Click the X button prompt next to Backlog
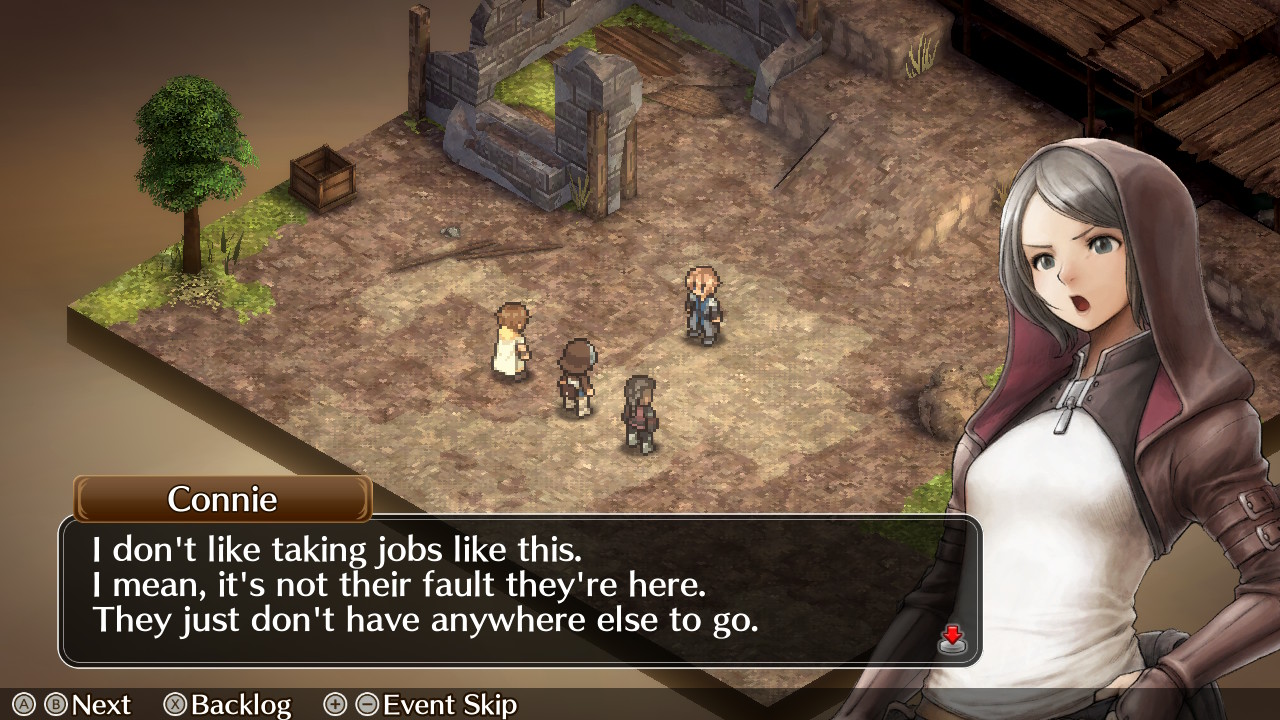1280x720 pixels. pos(173,705)
